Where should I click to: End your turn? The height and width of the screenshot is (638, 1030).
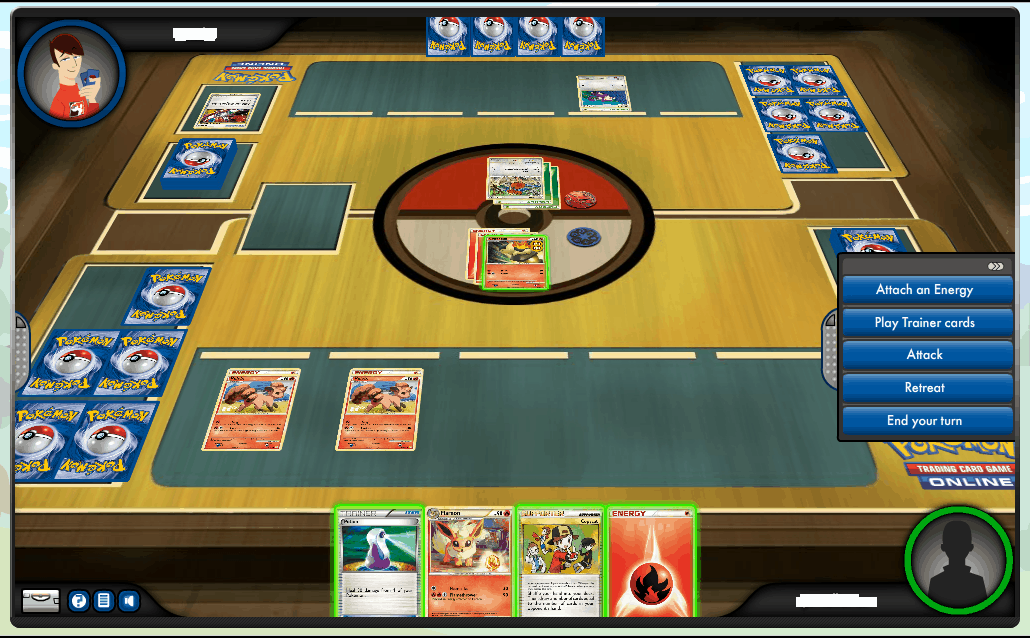924,421
